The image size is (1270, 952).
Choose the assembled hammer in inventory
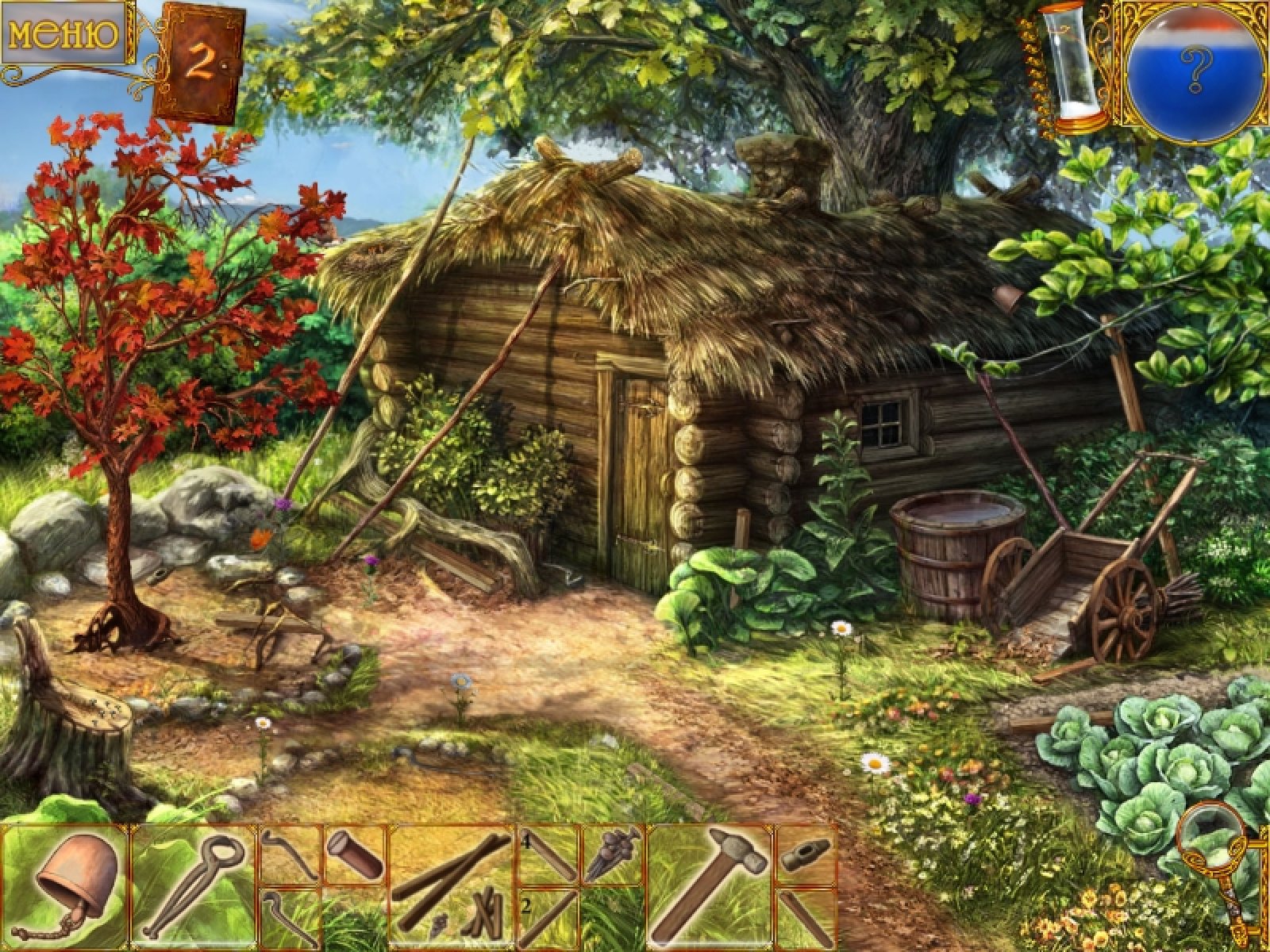click(x=710, y=887)
